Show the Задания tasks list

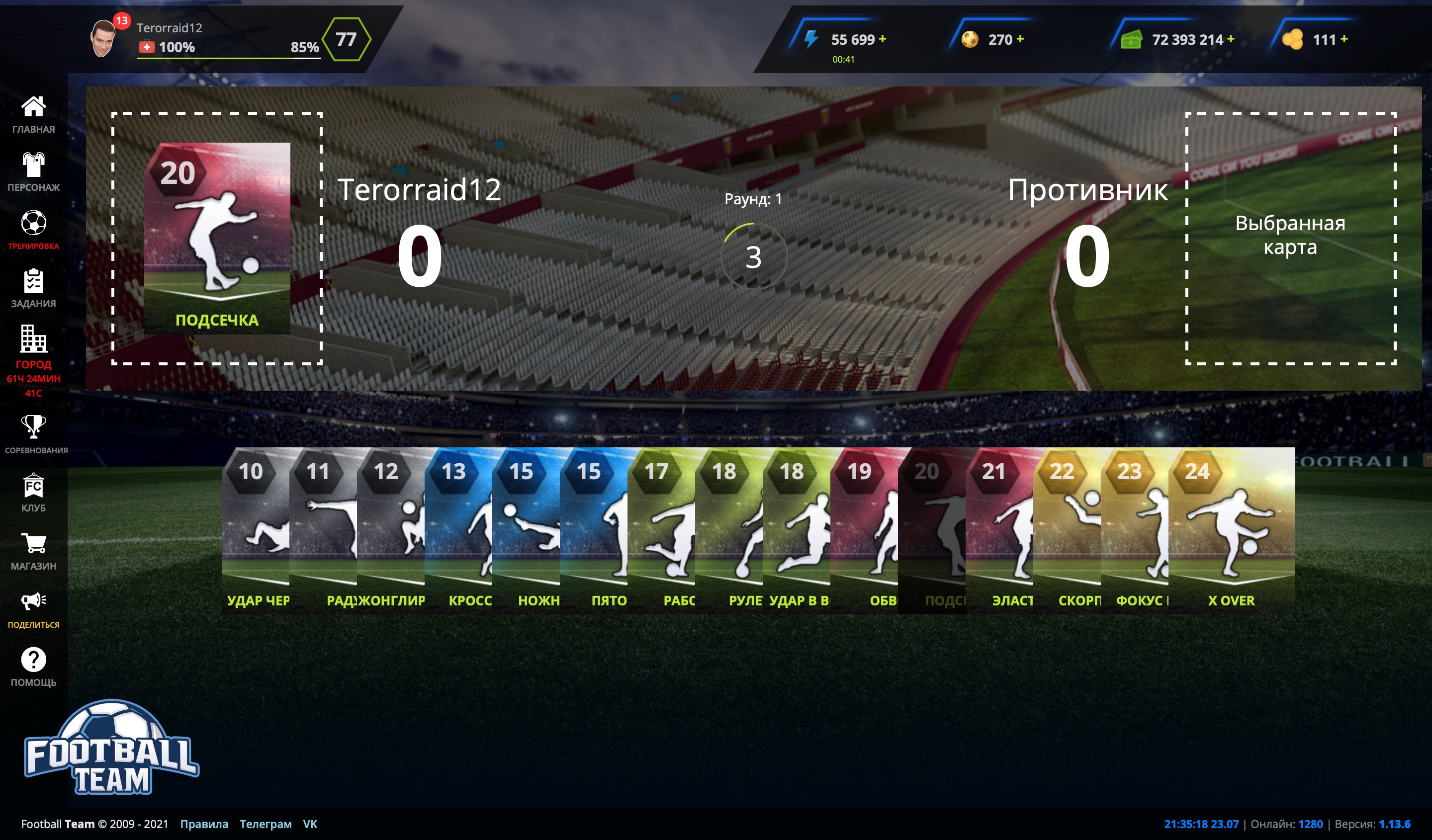click(x=33, y=288)
